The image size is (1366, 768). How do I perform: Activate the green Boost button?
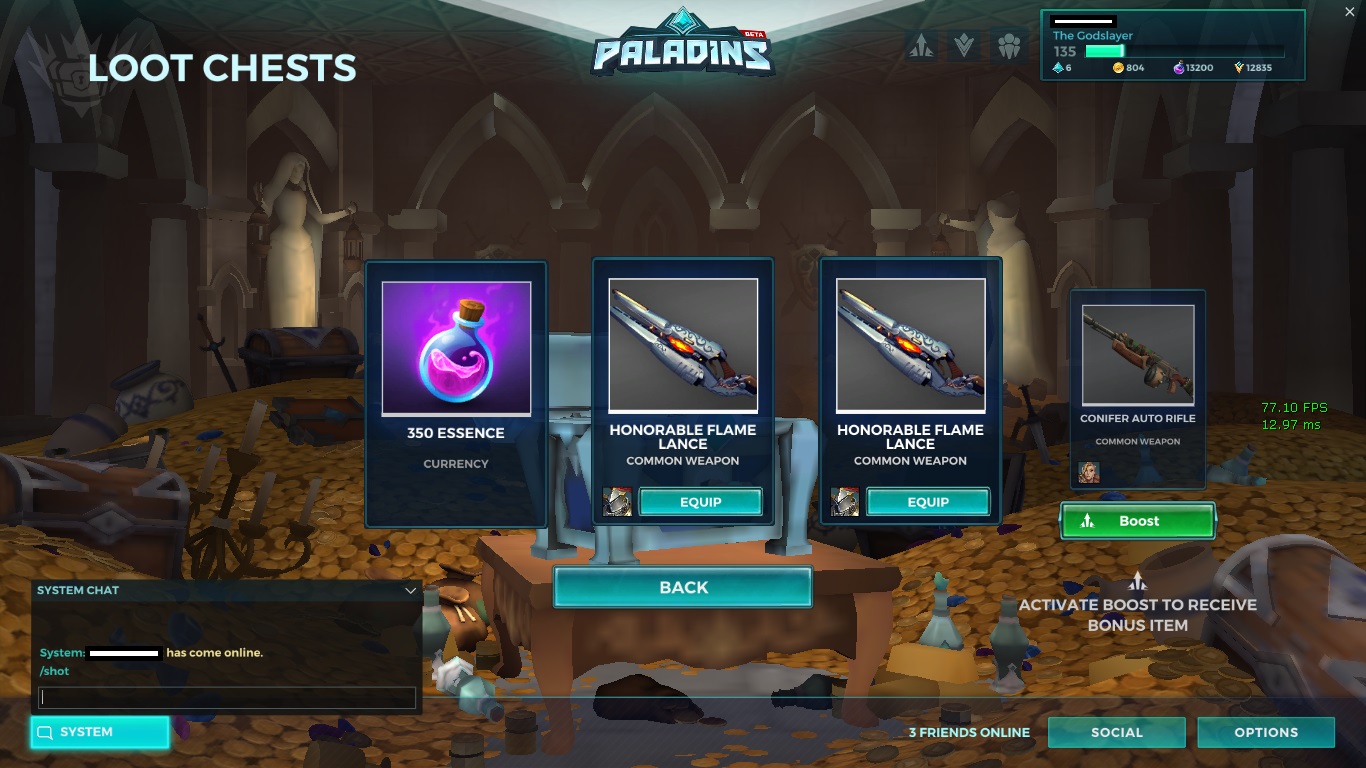1137,521
